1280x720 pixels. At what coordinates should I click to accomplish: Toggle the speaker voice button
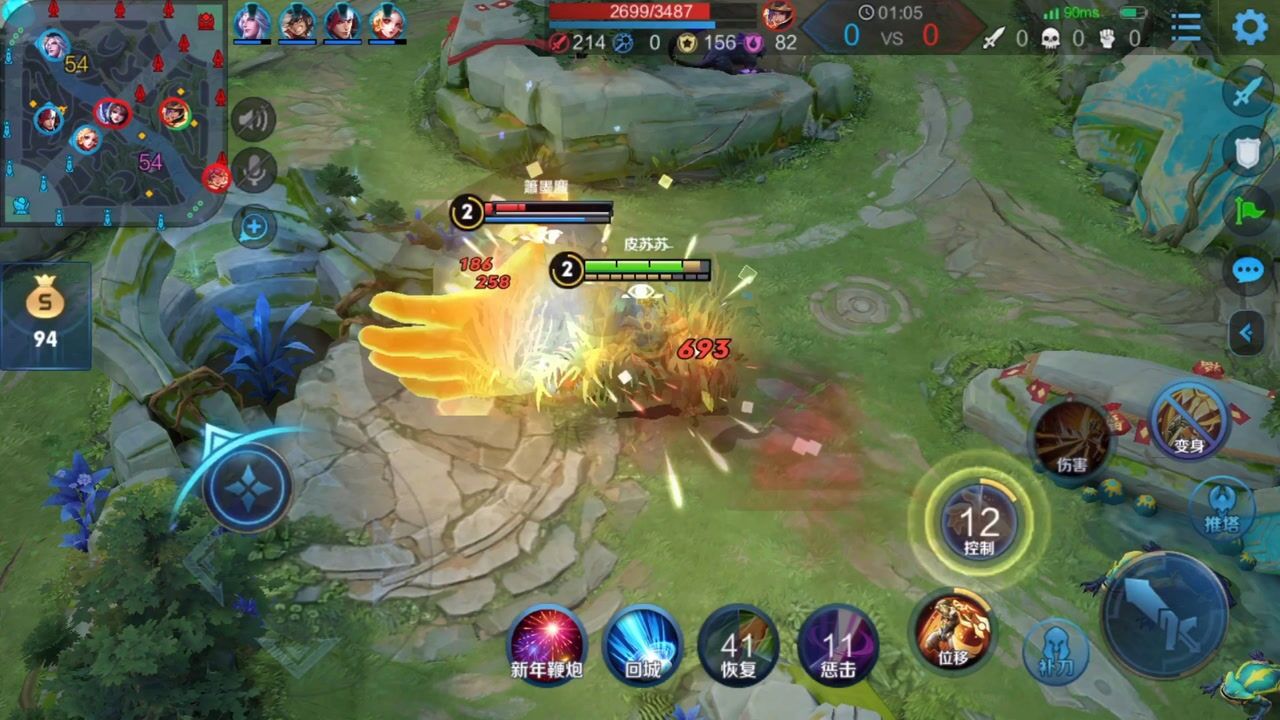[x=254, y=121]
